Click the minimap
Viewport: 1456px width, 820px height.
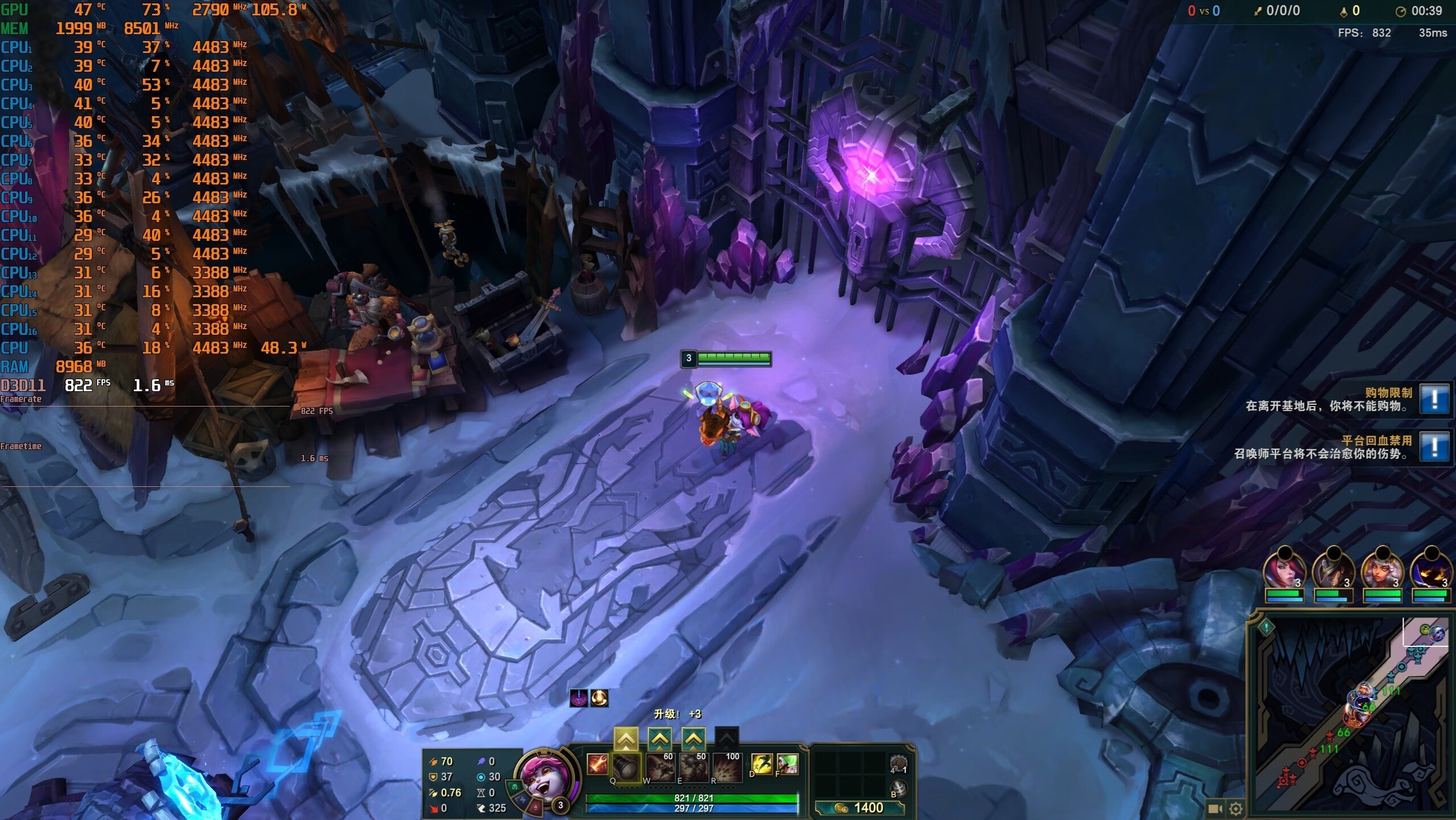coord(1349,712)
